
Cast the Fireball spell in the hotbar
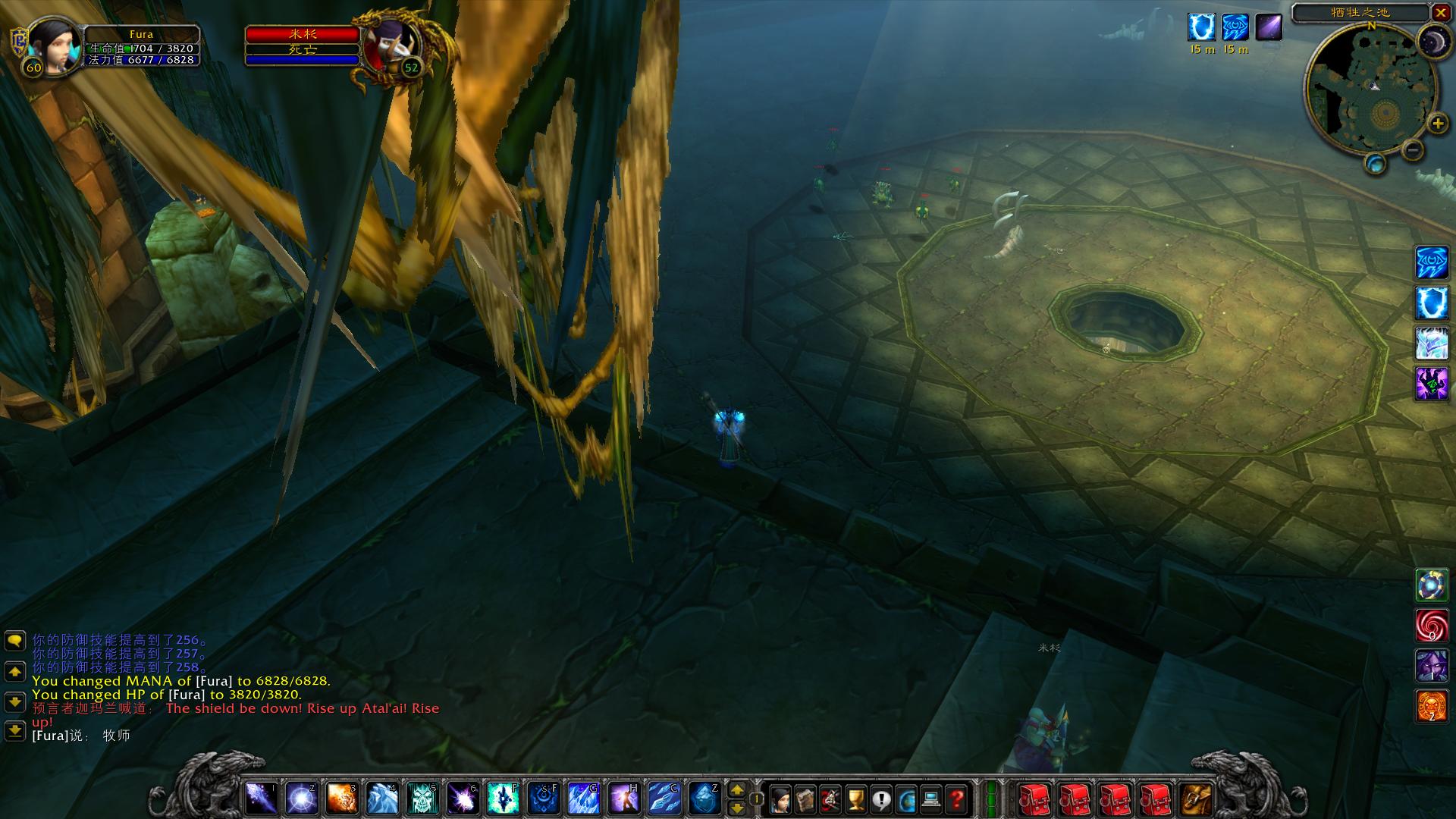[x=342, y=799]
